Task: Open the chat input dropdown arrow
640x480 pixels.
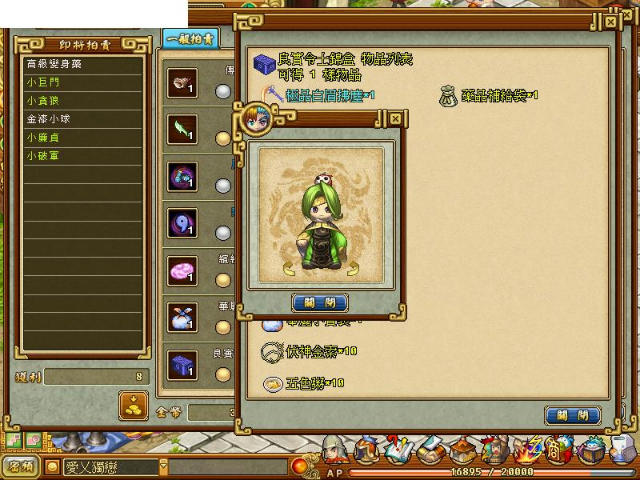Action: (x=164, y=467)
